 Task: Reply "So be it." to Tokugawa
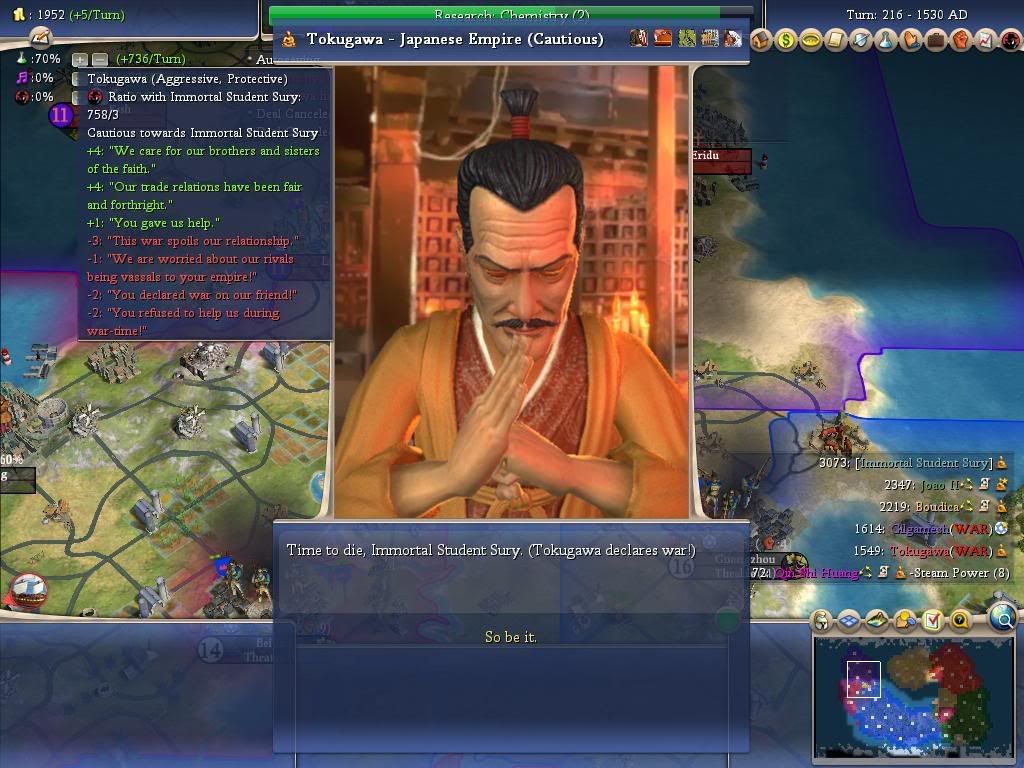(511, 637)
